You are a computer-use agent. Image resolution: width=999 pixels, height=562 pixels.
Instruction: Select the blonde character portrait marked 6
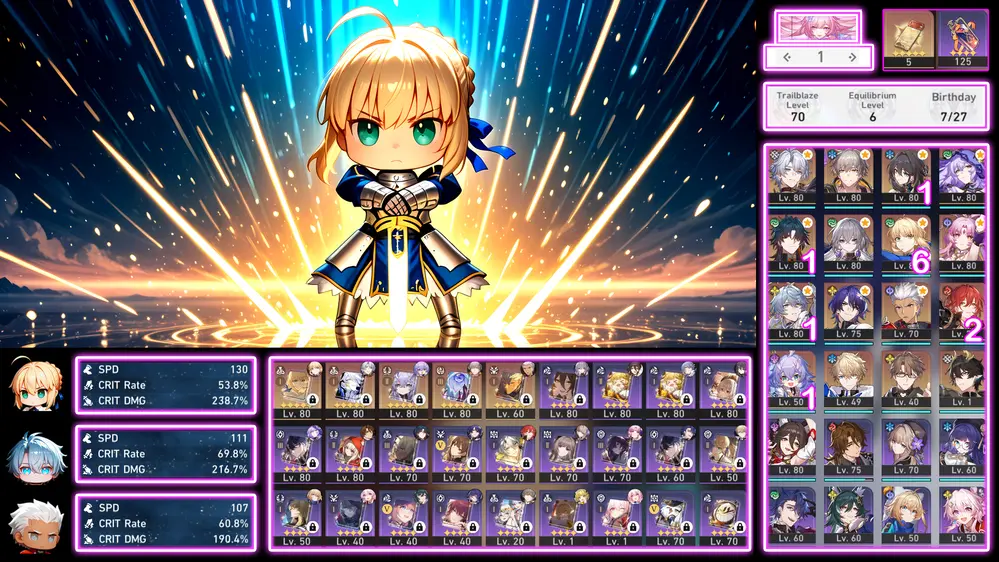(x=906, y=243)
